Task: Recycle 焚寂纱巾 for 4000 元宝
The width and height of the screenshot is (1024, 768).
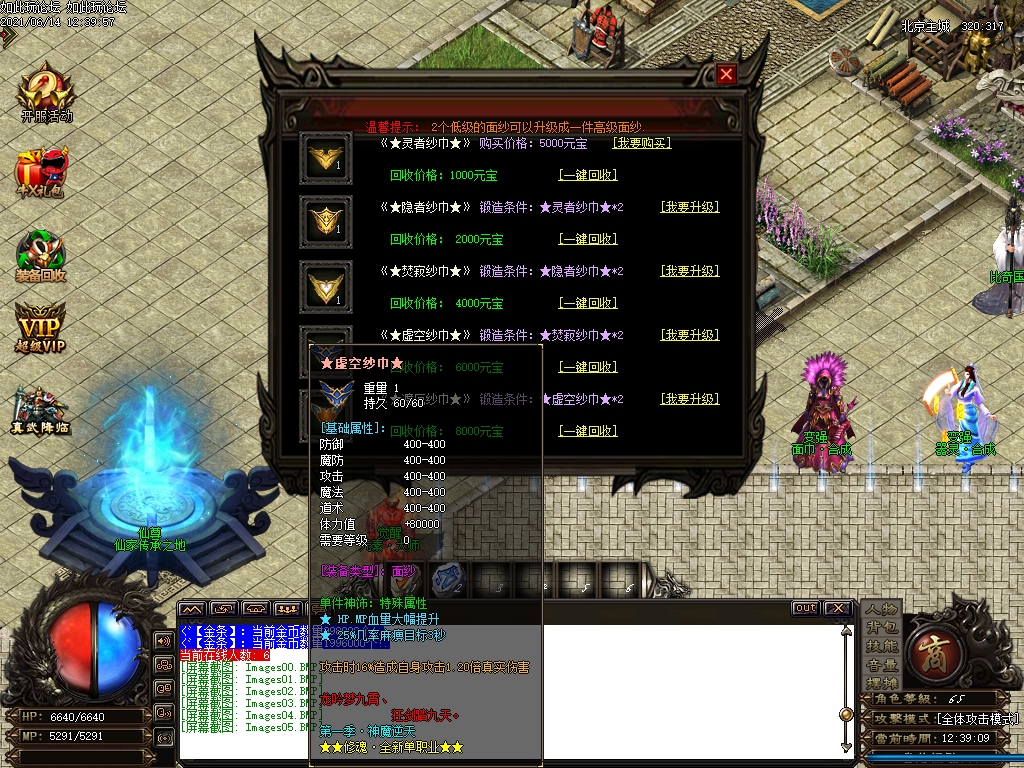Action: click(x=587, y=303)
